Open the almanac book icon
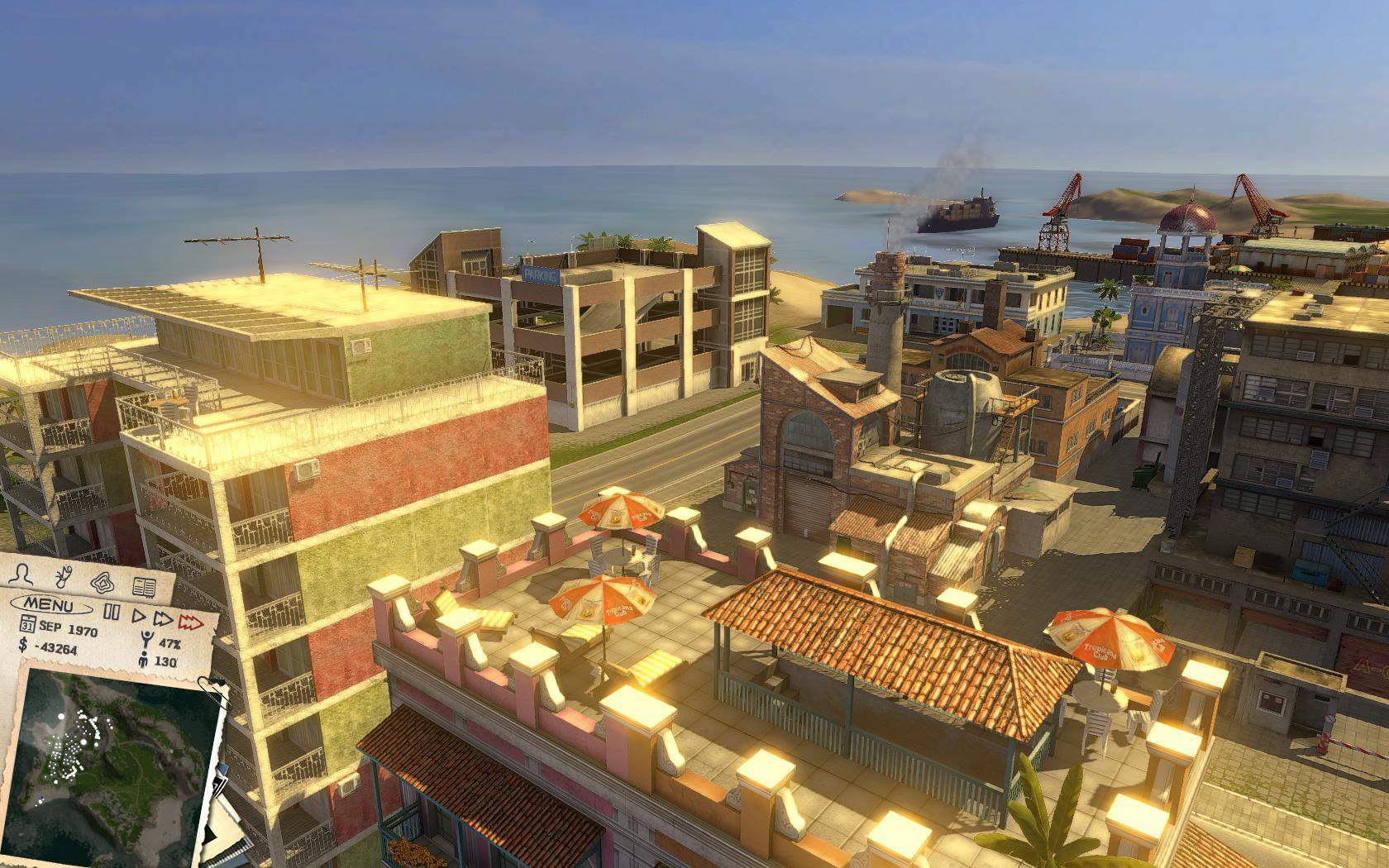Screen dimensions: 1389x868 tap(145, 587)
